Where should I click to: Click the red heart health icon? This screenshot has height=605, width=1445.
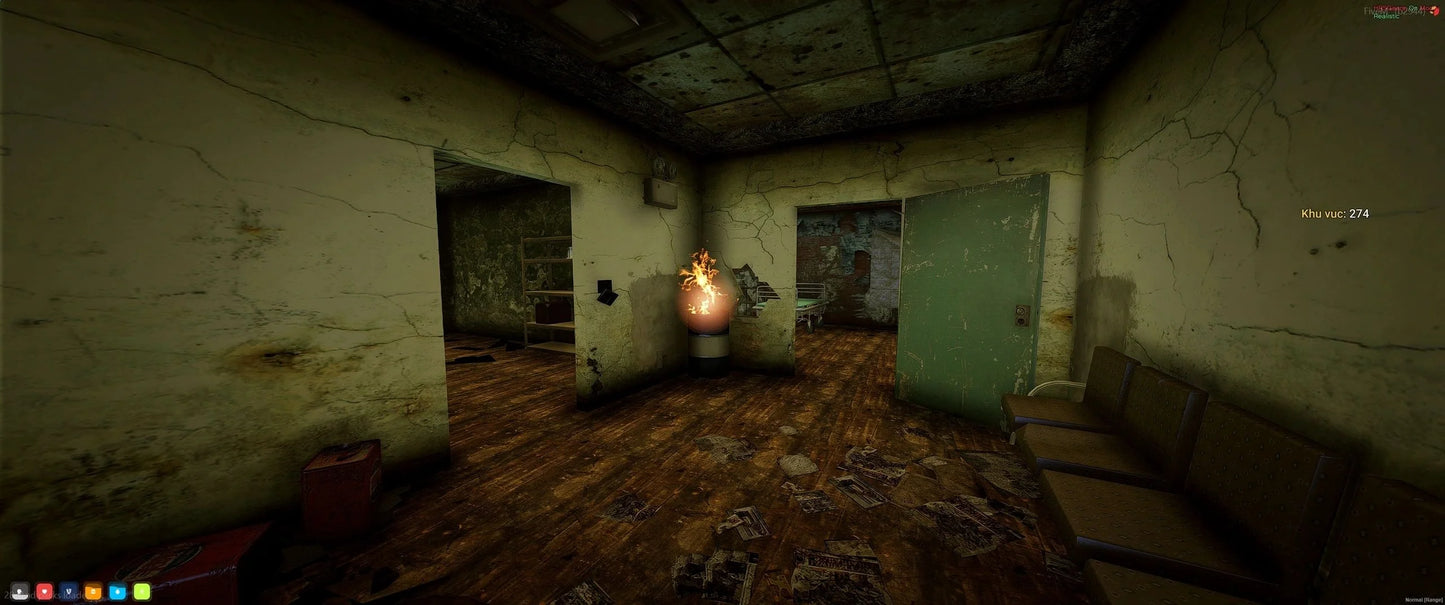coord(44,591)
